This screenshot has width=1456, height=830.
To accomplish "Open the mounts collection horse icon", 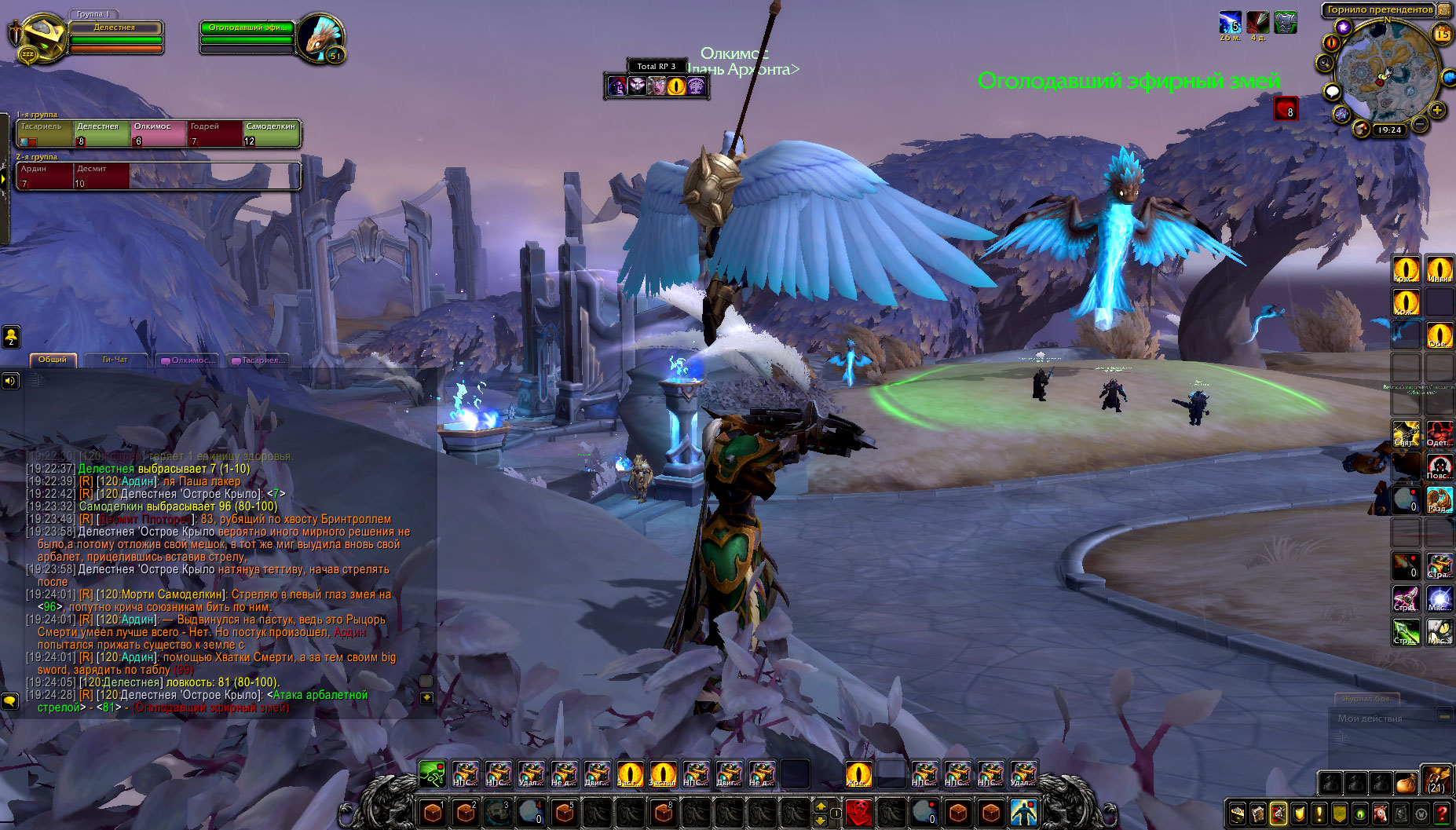I will [1380, 814].
